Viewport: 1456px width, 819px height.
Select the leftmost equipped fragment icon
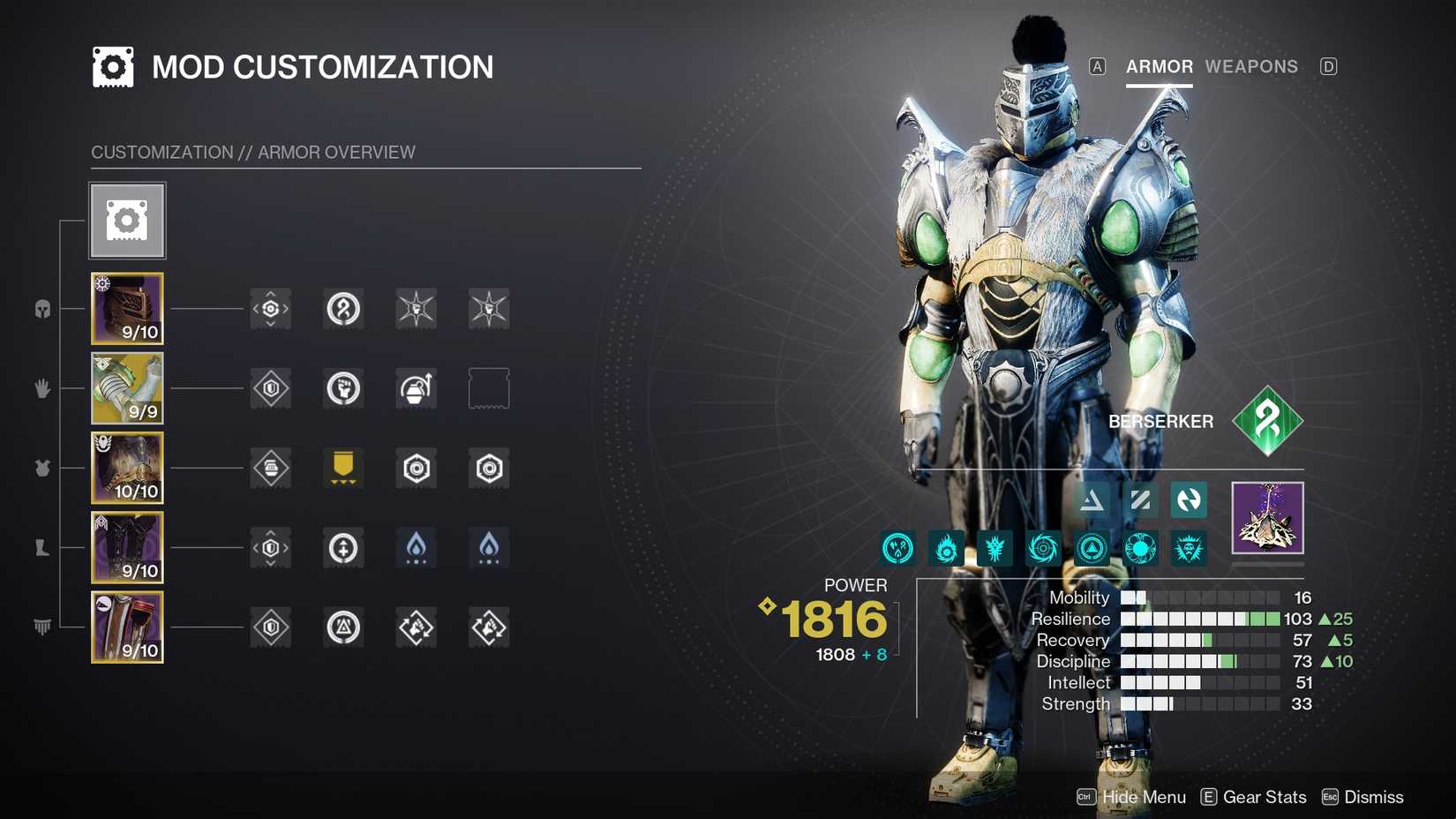coord(897,547)
